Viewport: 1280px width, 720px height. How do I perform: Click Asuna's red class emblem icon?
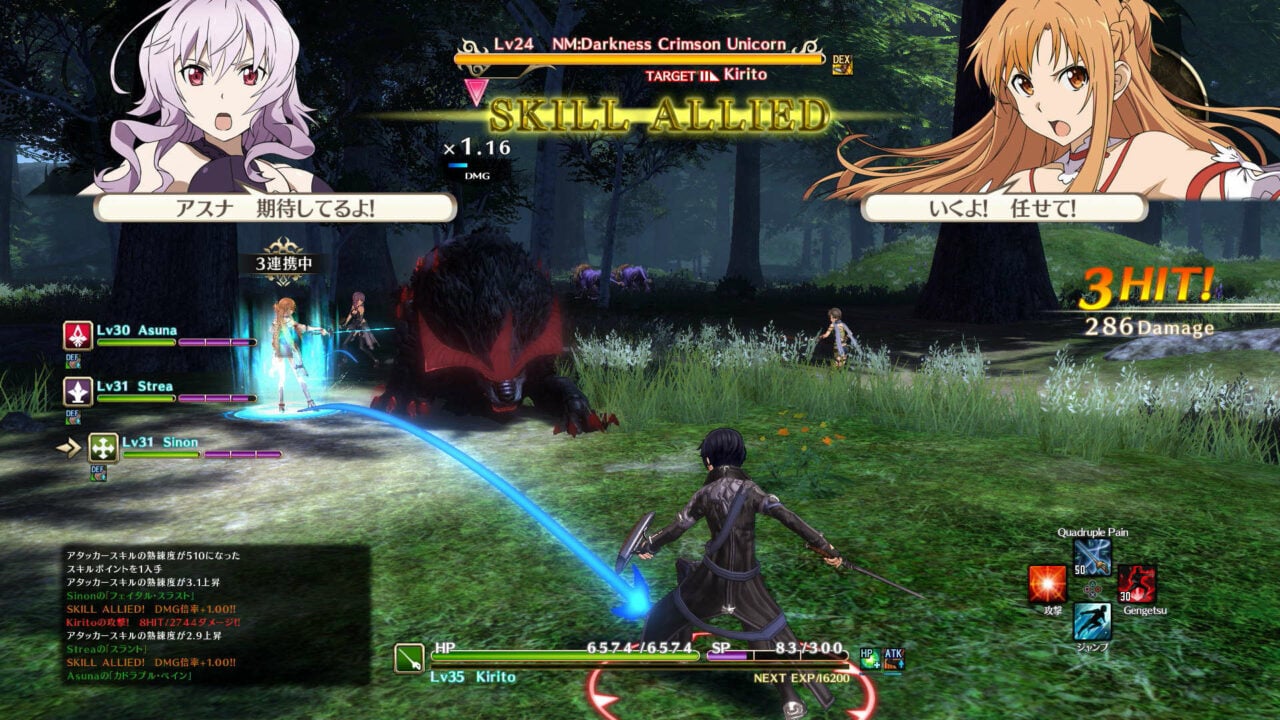(78, 336)
